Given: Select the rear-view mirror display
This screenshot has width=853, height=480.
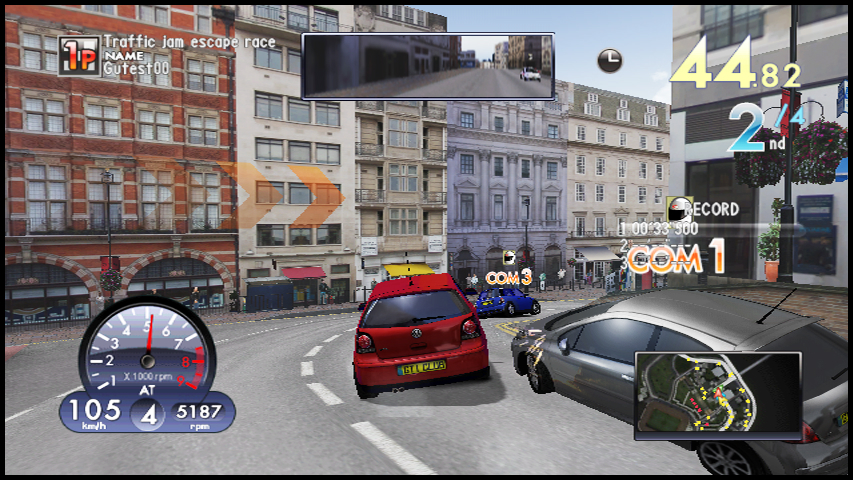Looking at the screenshot, I should (428, 66).
